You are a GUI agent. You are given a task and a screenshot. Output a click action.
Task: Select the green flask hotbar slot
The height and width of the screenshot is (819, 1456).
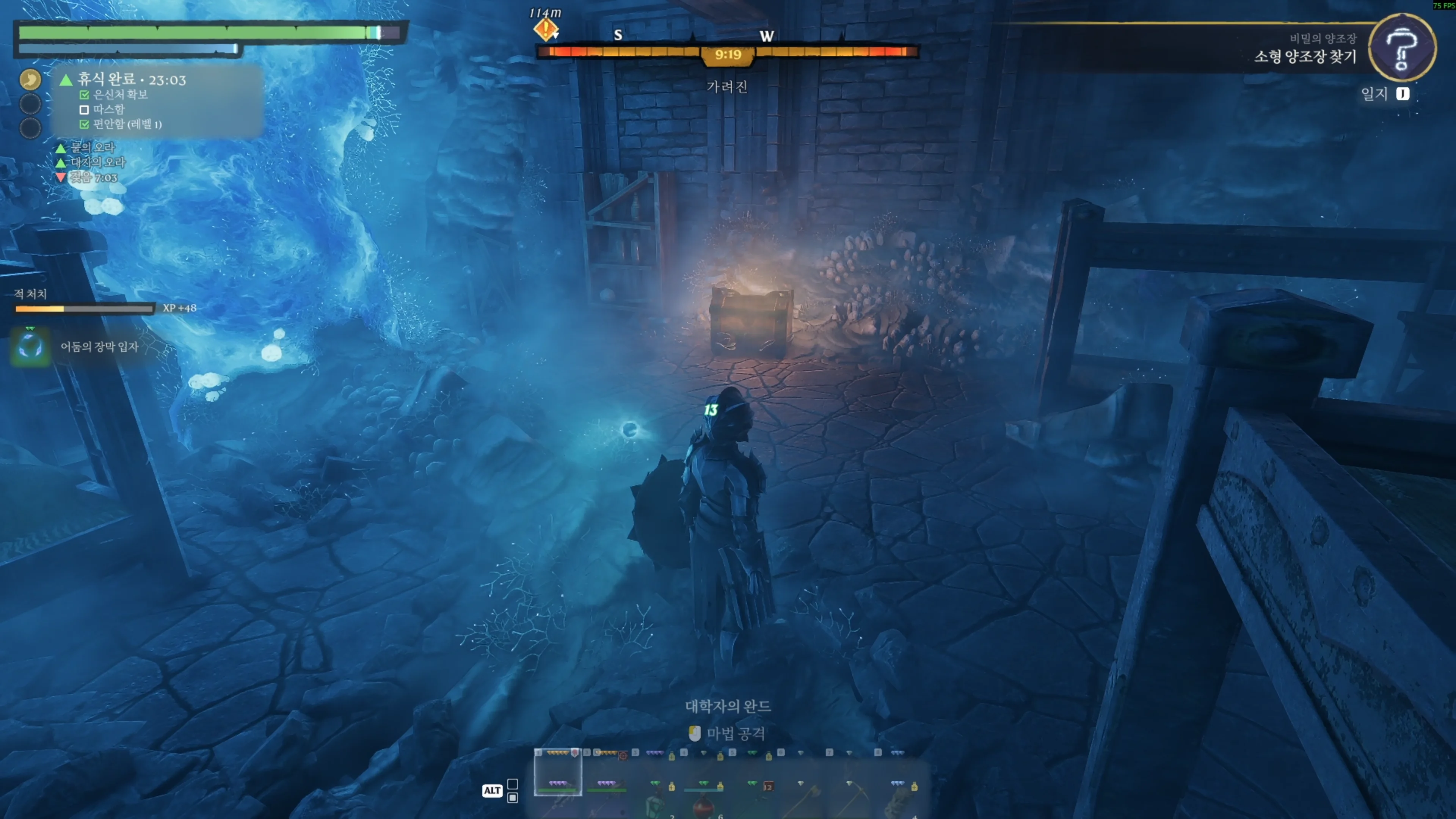pos(654,803)
